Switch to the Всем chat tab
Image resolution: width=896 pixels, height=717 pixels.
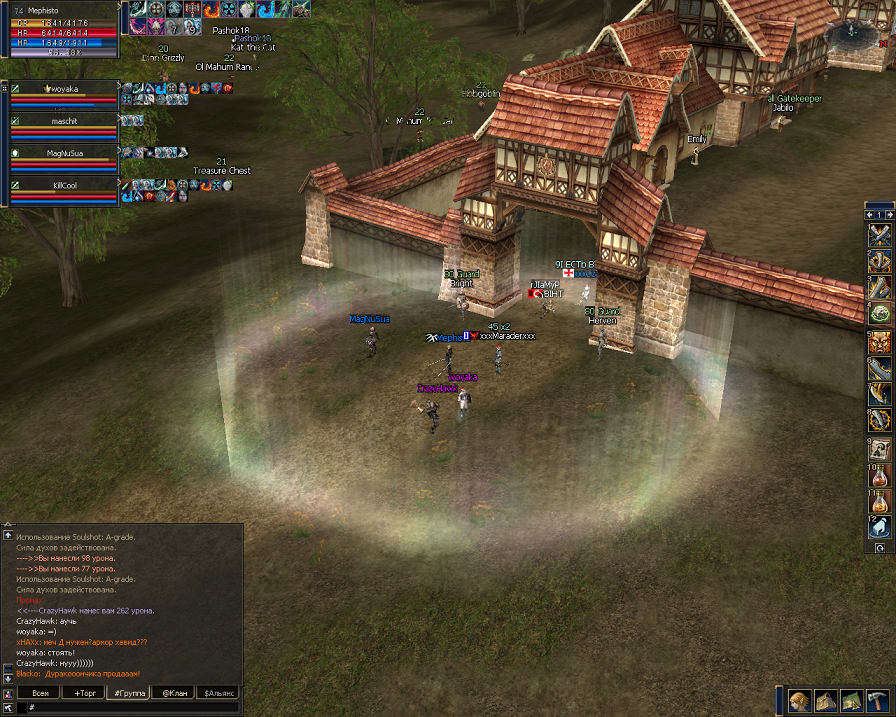coord(39,692)
